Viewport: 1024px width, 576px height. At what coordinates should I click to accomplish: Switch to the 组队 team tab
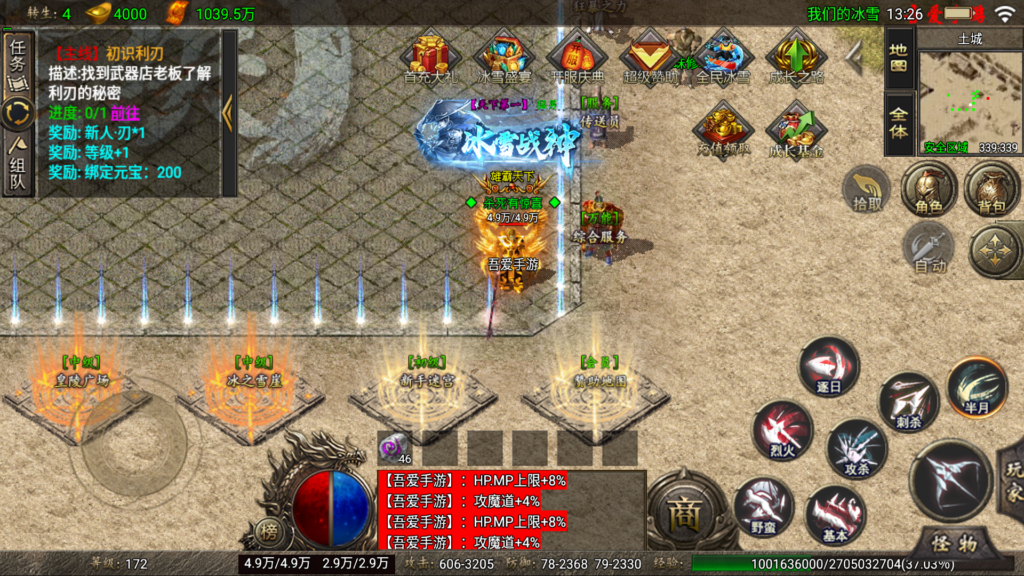pyautogui.click(x=18, y=165)
